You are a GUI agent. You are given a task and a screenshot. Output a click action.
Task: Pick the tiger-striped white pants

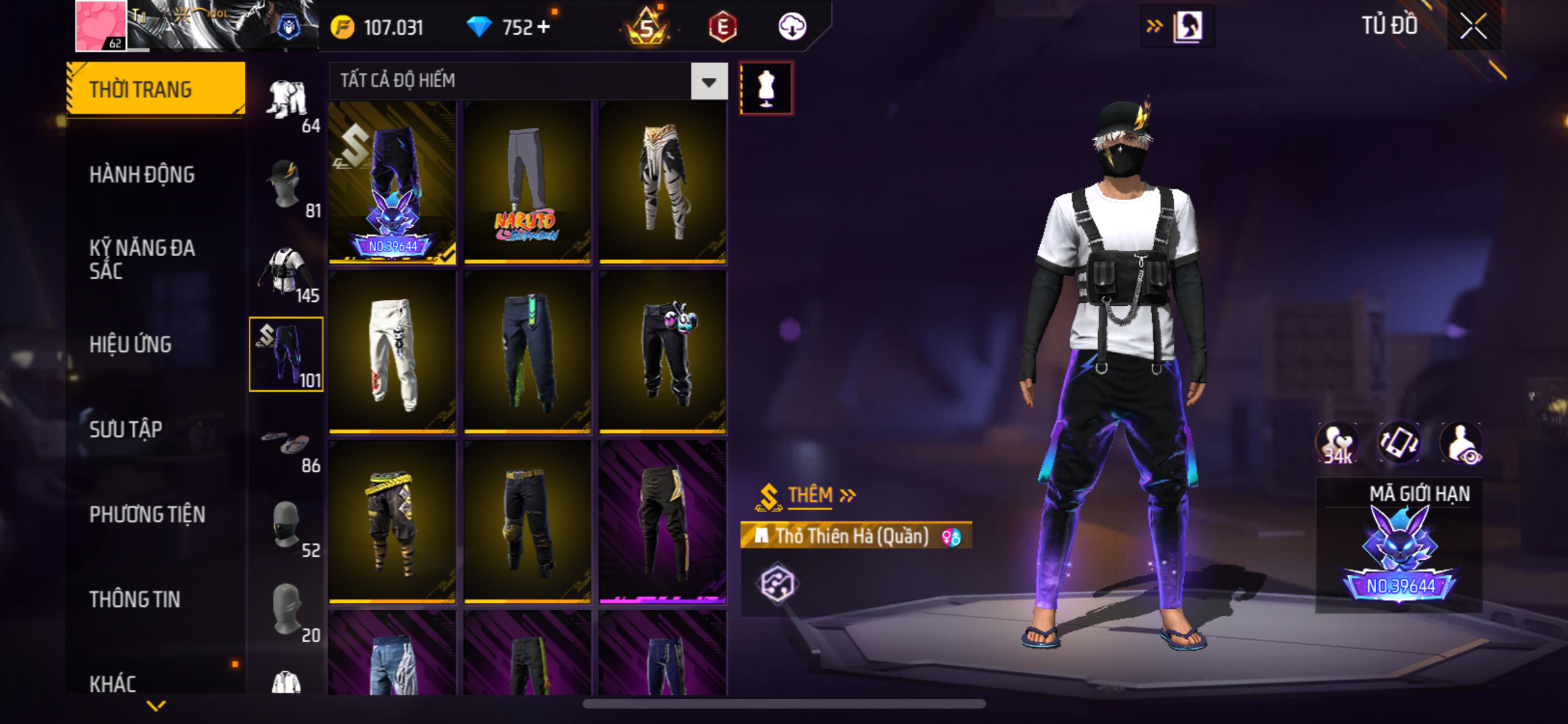click(x=662, y=182)
